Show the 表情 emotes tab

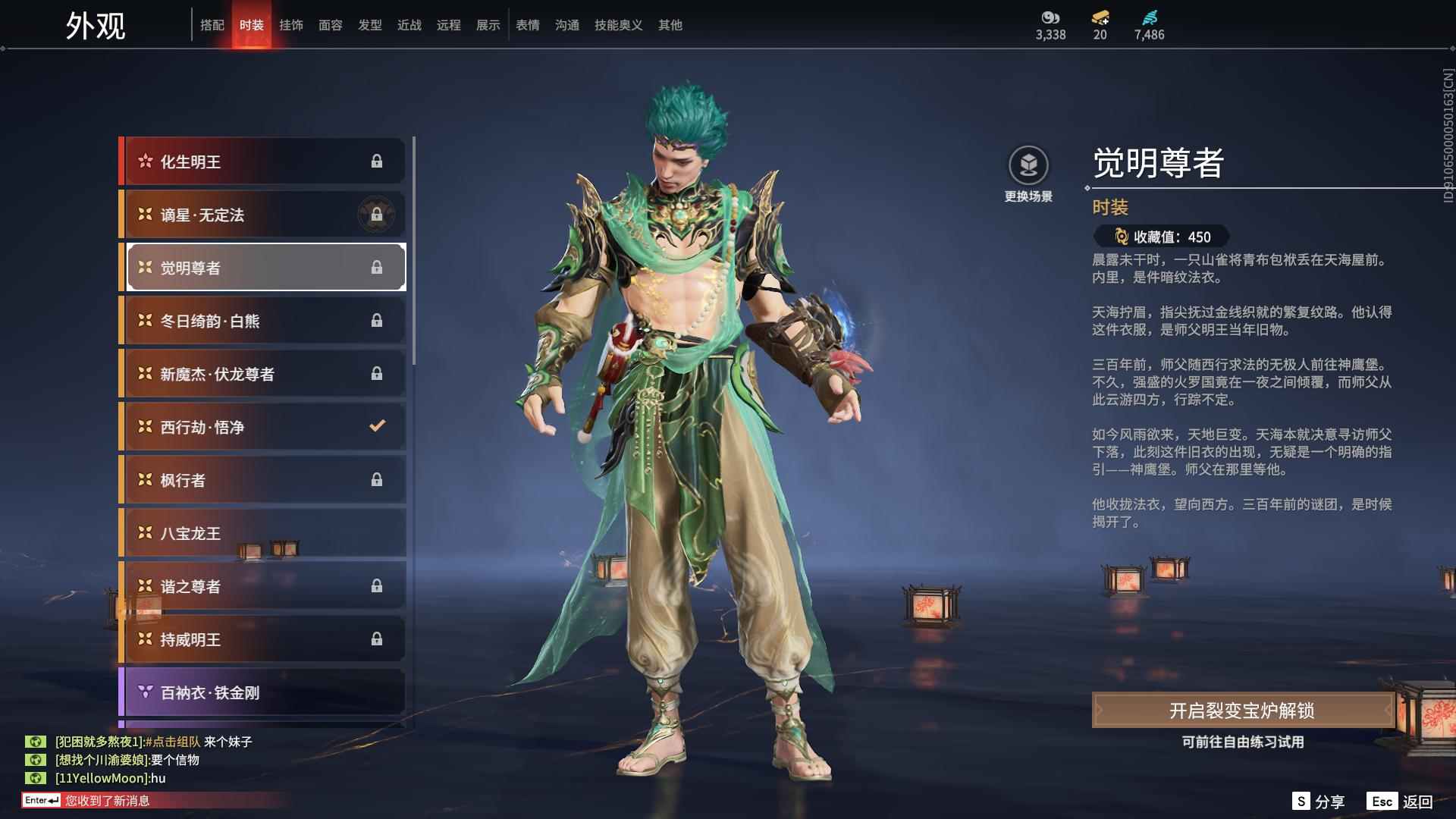(x=528, y=25)
